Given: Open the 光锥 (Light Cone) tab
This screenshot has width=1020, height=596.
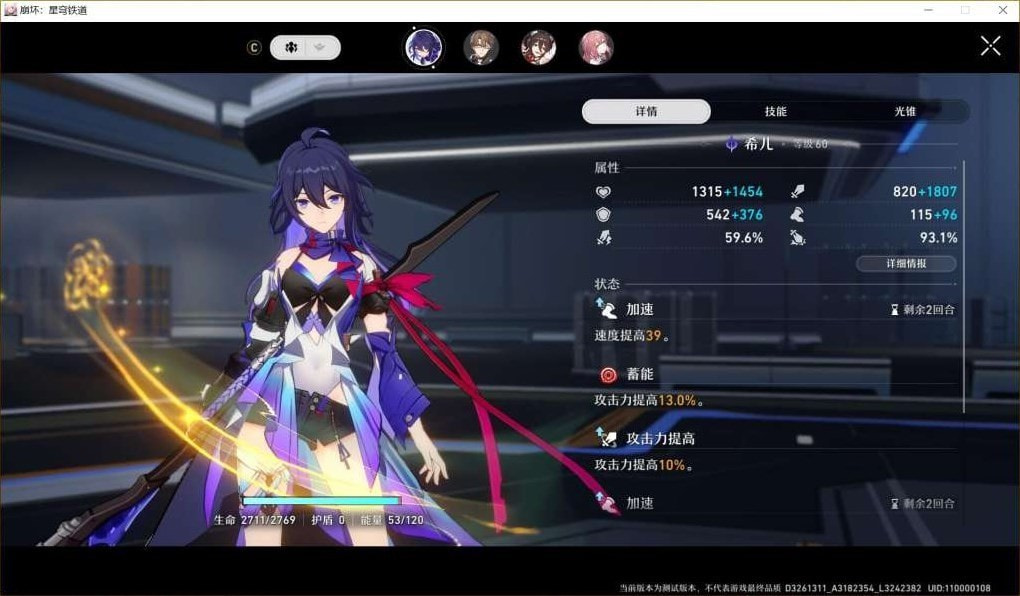Looking at the screenshot, I should pyautogui.click(x=905, y=111).
